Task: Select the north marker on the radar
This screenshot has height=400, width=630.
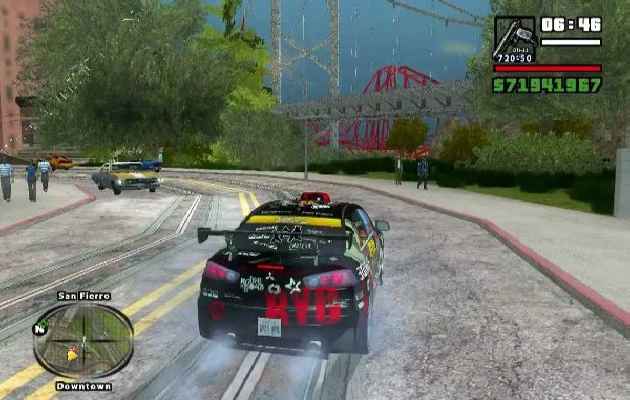Action: pyautogui.click(x=40, y=328)
